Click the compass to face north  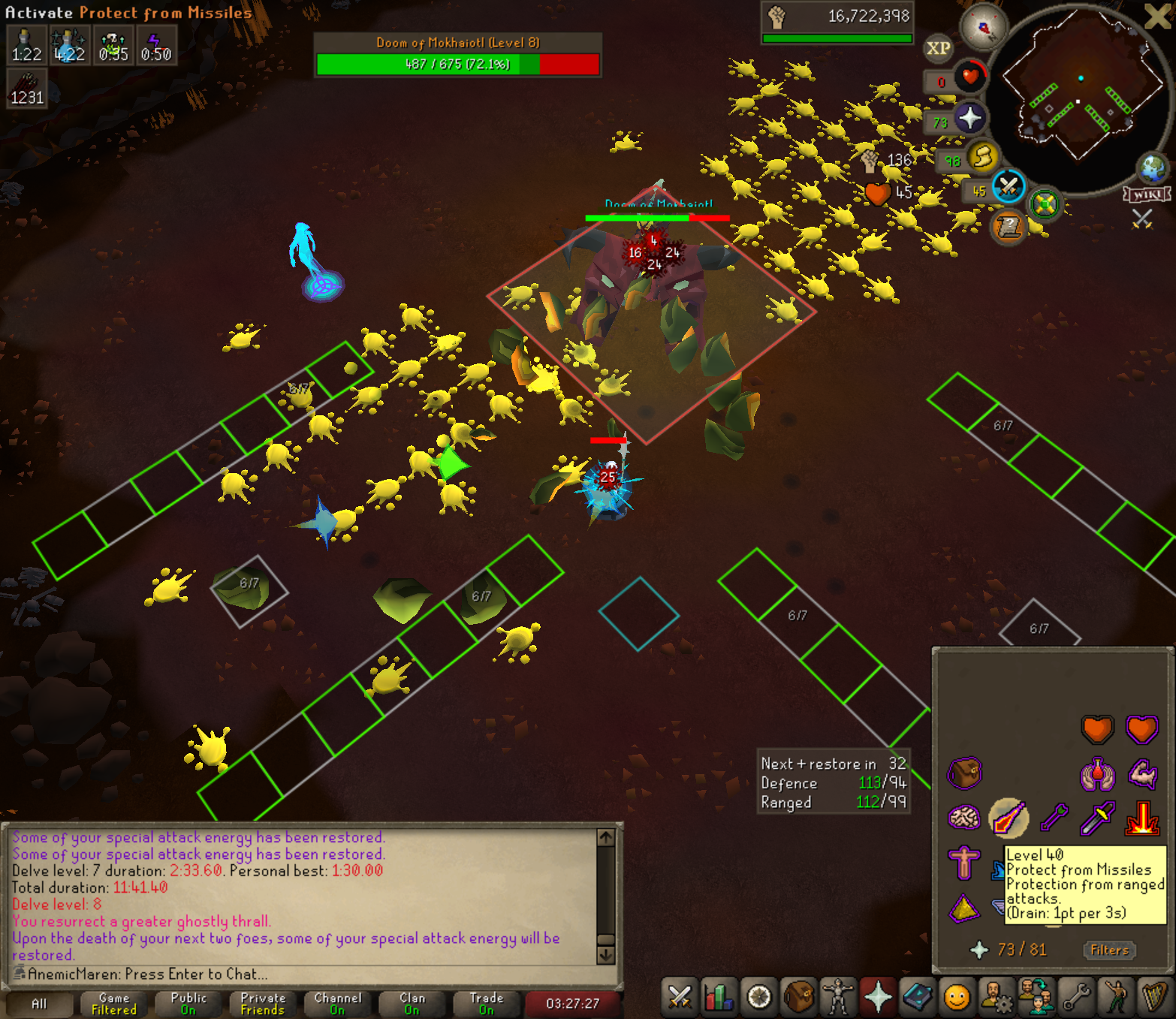(984, 29)
